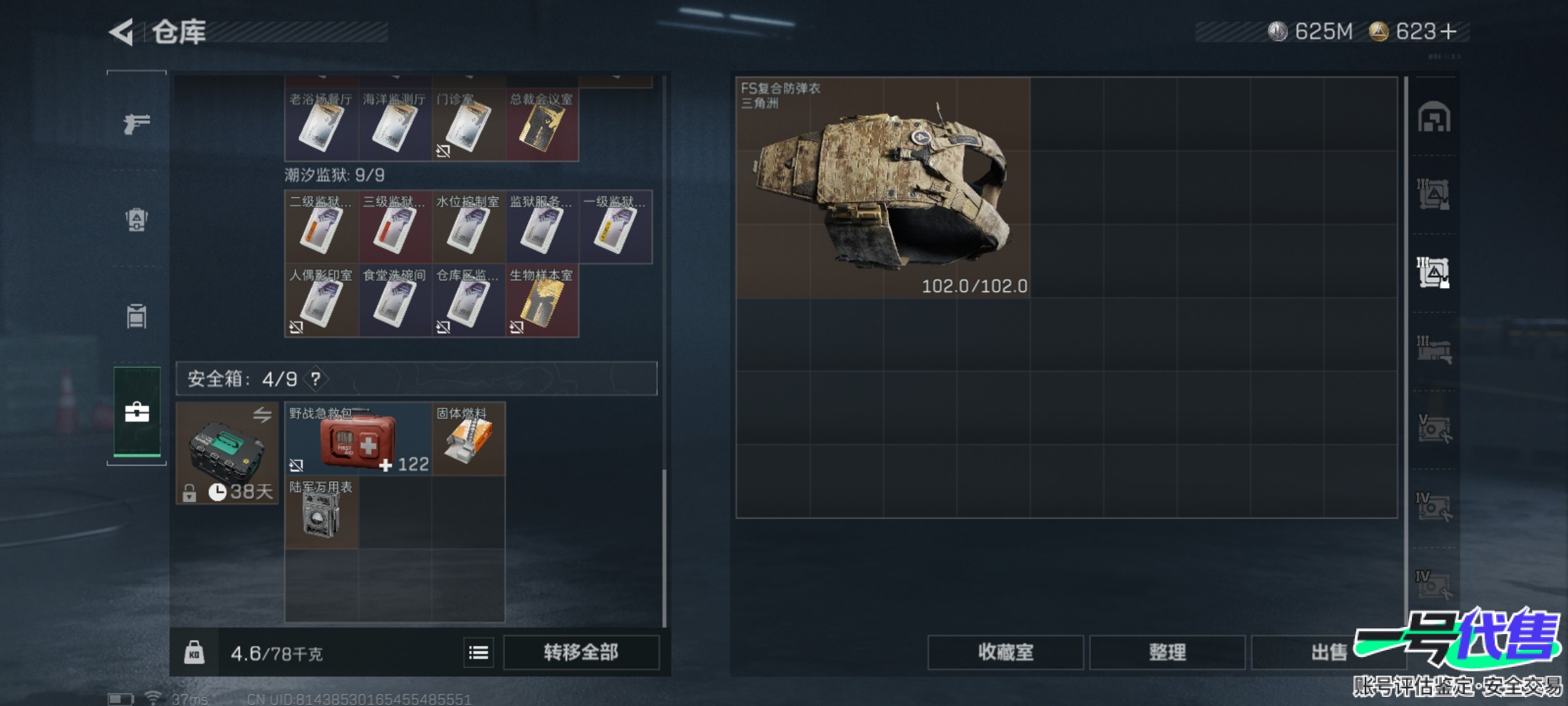
Task: Toggle the list view icon
Action: tap(478, 652)
